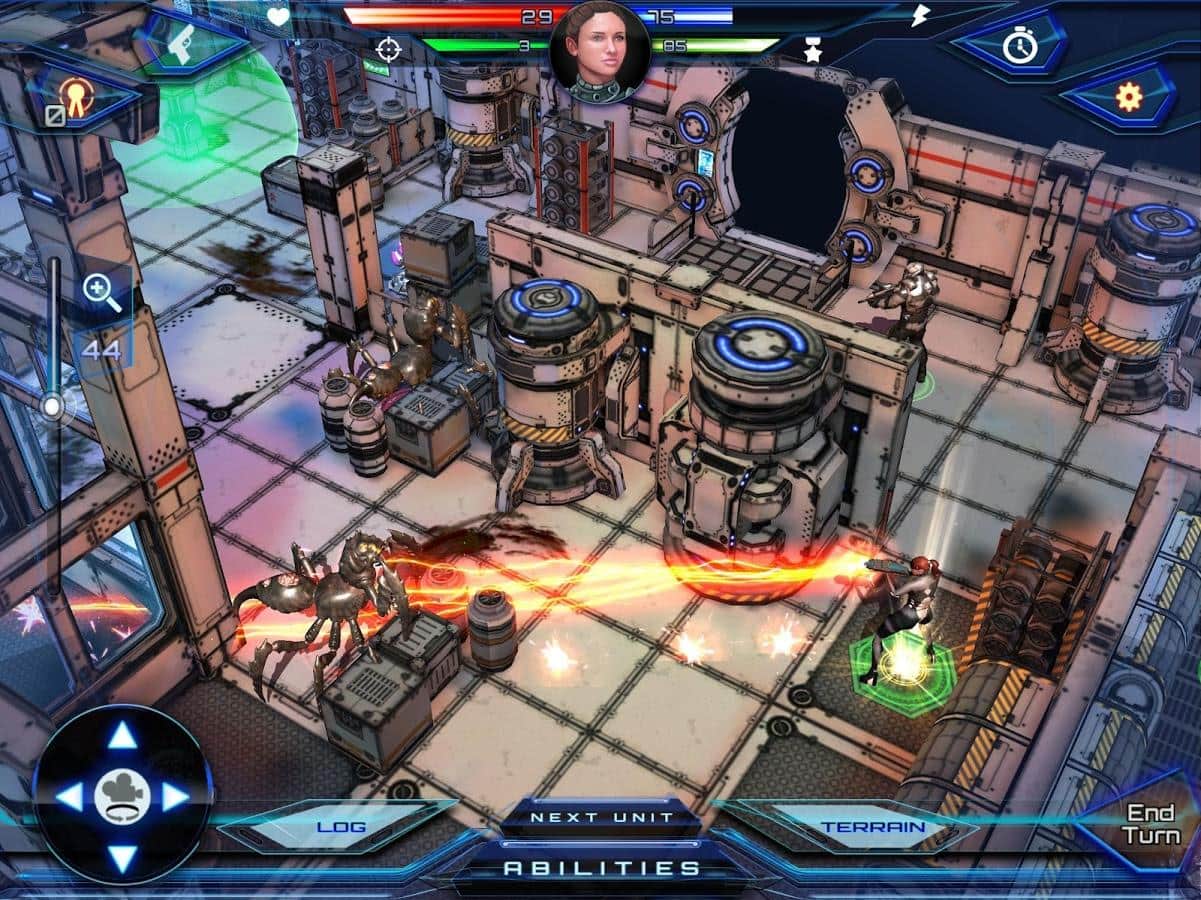This screenshot has width=1201, height=900.
Task: End the current turn
Action: click(x=1150, y=824)
